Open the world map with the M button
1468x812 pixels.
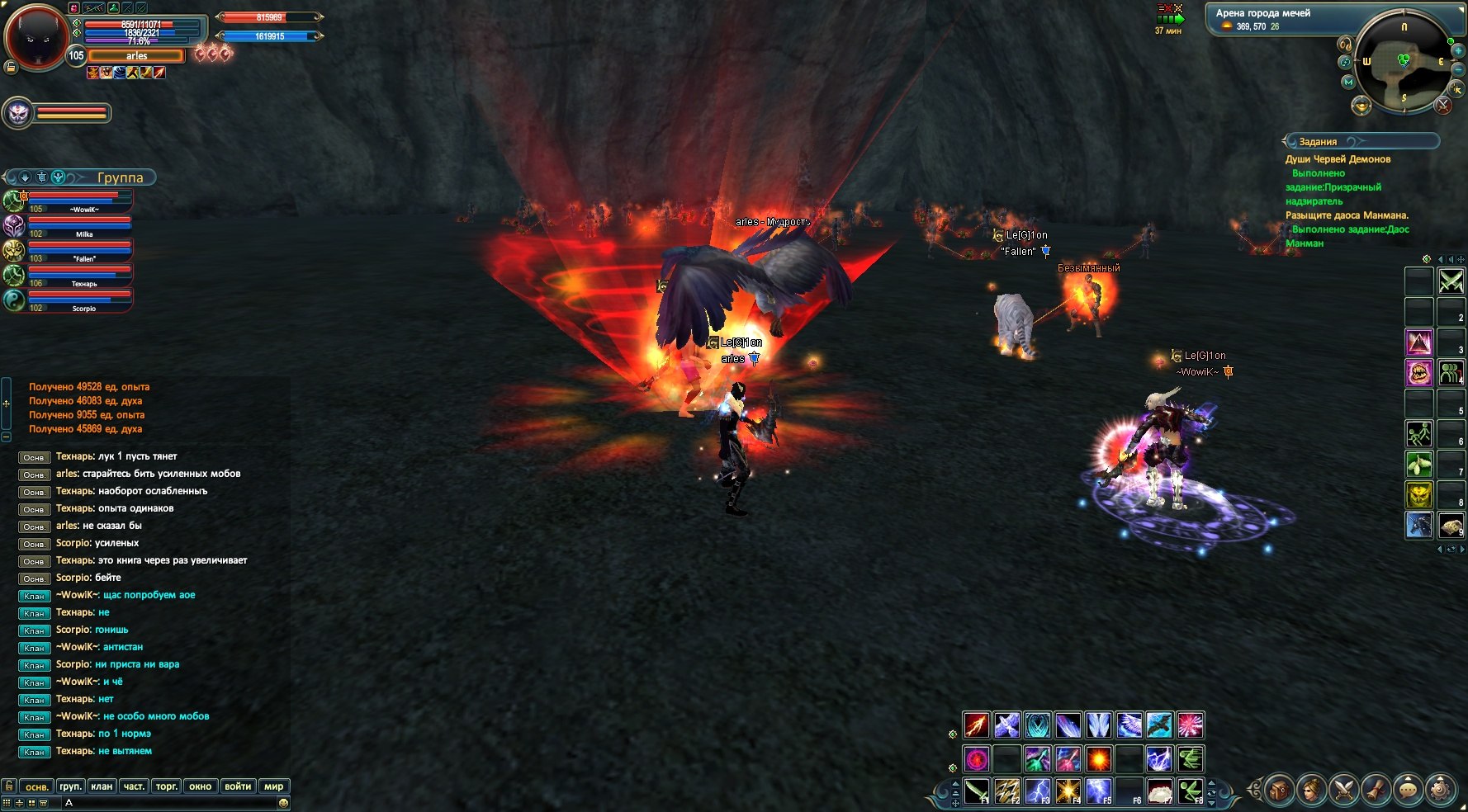(x=1348, y=83)
